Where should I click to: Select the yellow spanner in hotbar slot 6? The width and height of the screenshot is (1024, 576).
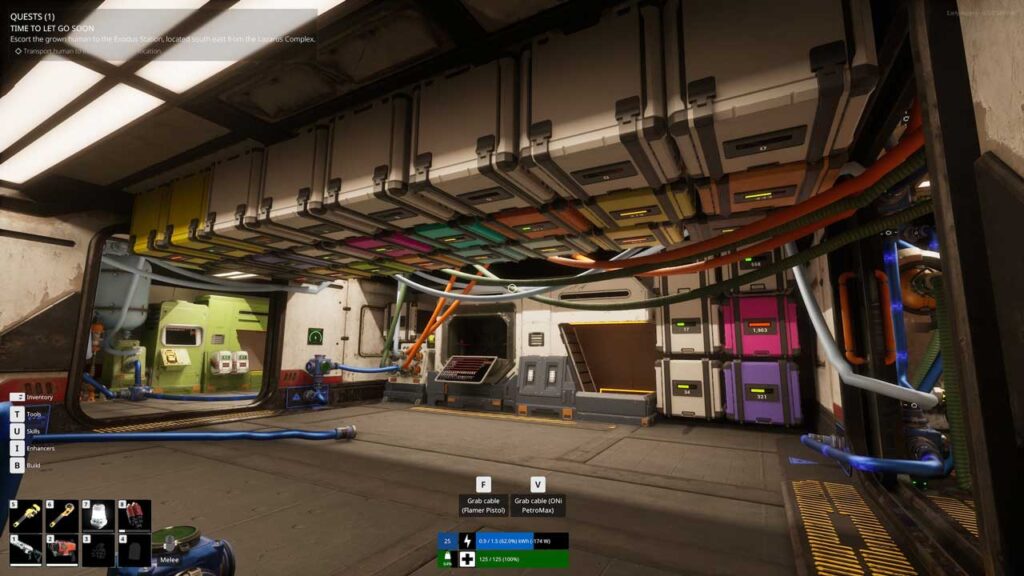tap(63, 515)
